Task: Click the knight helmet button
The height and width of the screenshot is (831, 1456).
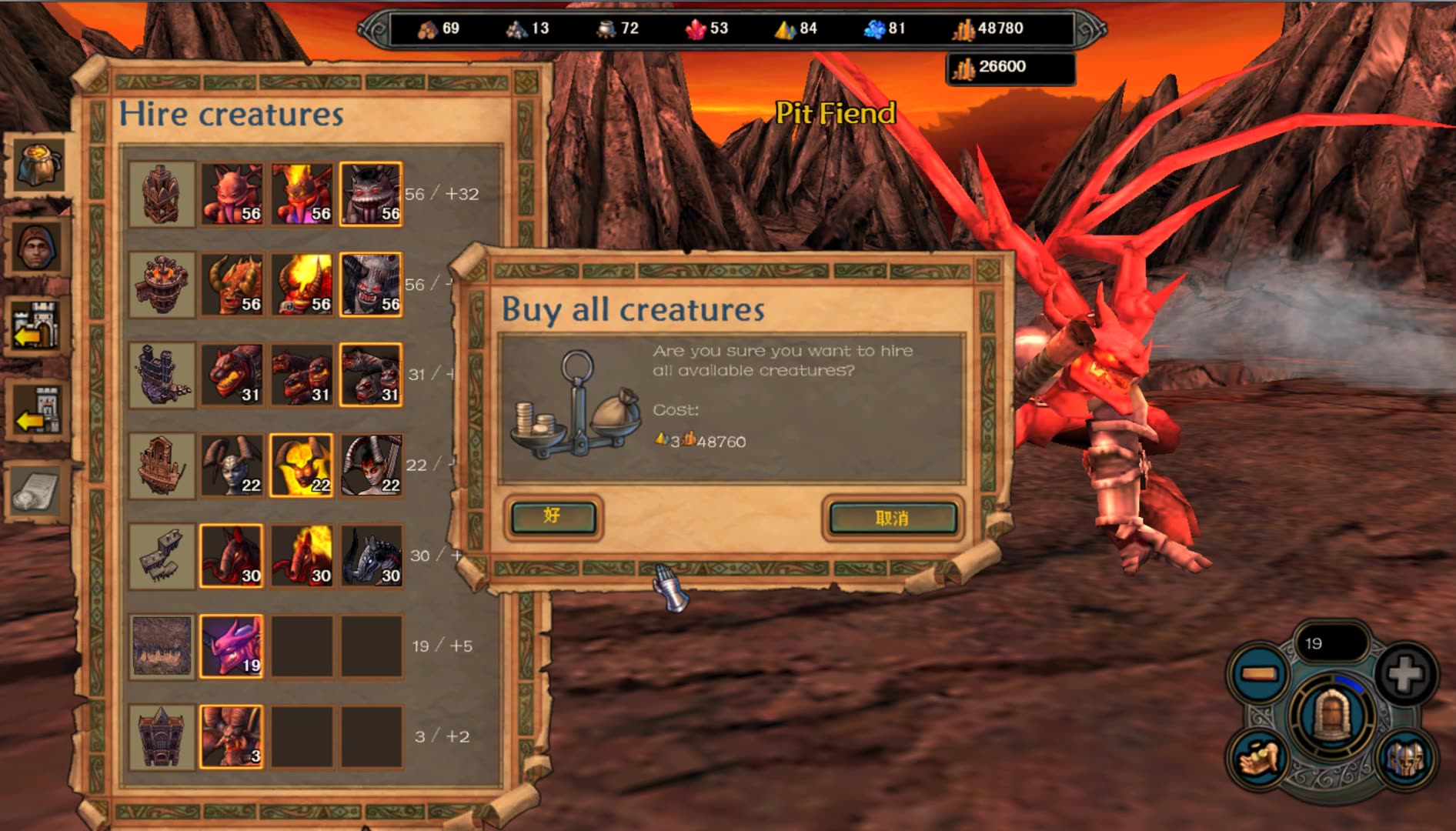Action: (1405, 759)
